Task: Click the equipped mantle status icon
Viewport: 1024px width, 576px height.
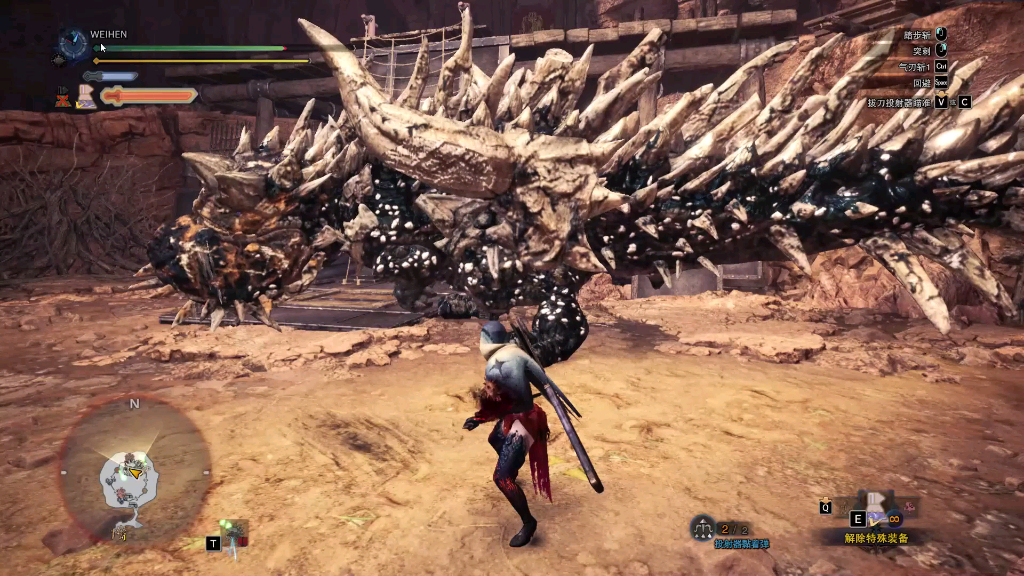Action: 86,97
